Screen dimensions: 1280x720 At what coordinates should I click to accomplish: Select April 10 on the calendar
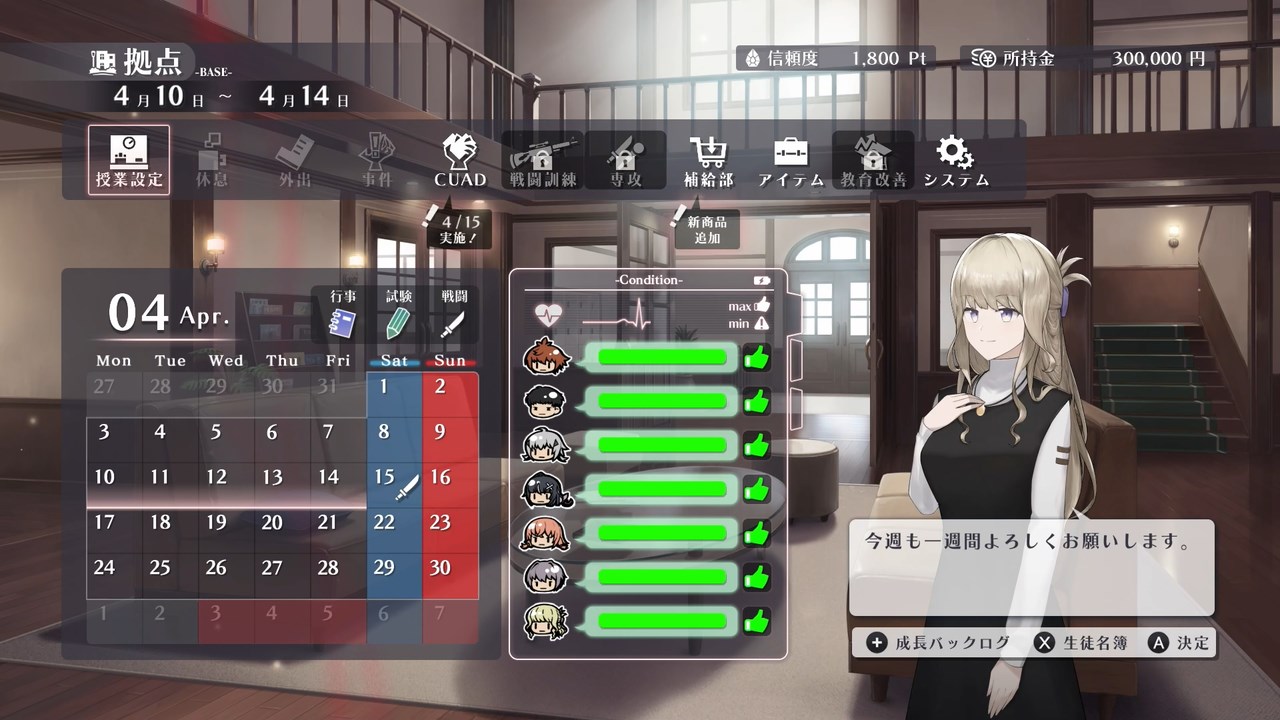pos(104,478)
